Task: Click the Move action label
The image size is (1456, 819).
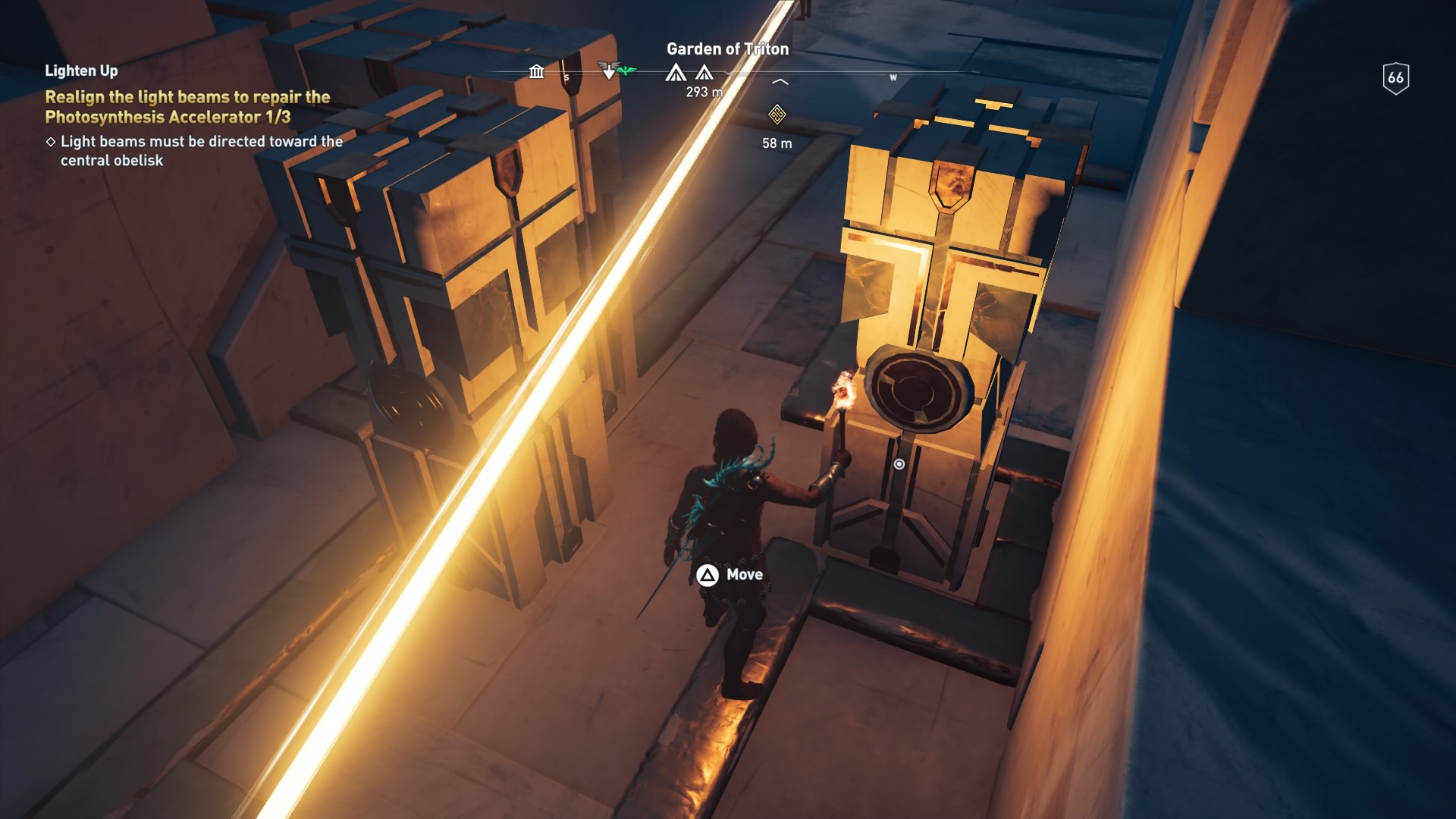Action: (744, 576)
